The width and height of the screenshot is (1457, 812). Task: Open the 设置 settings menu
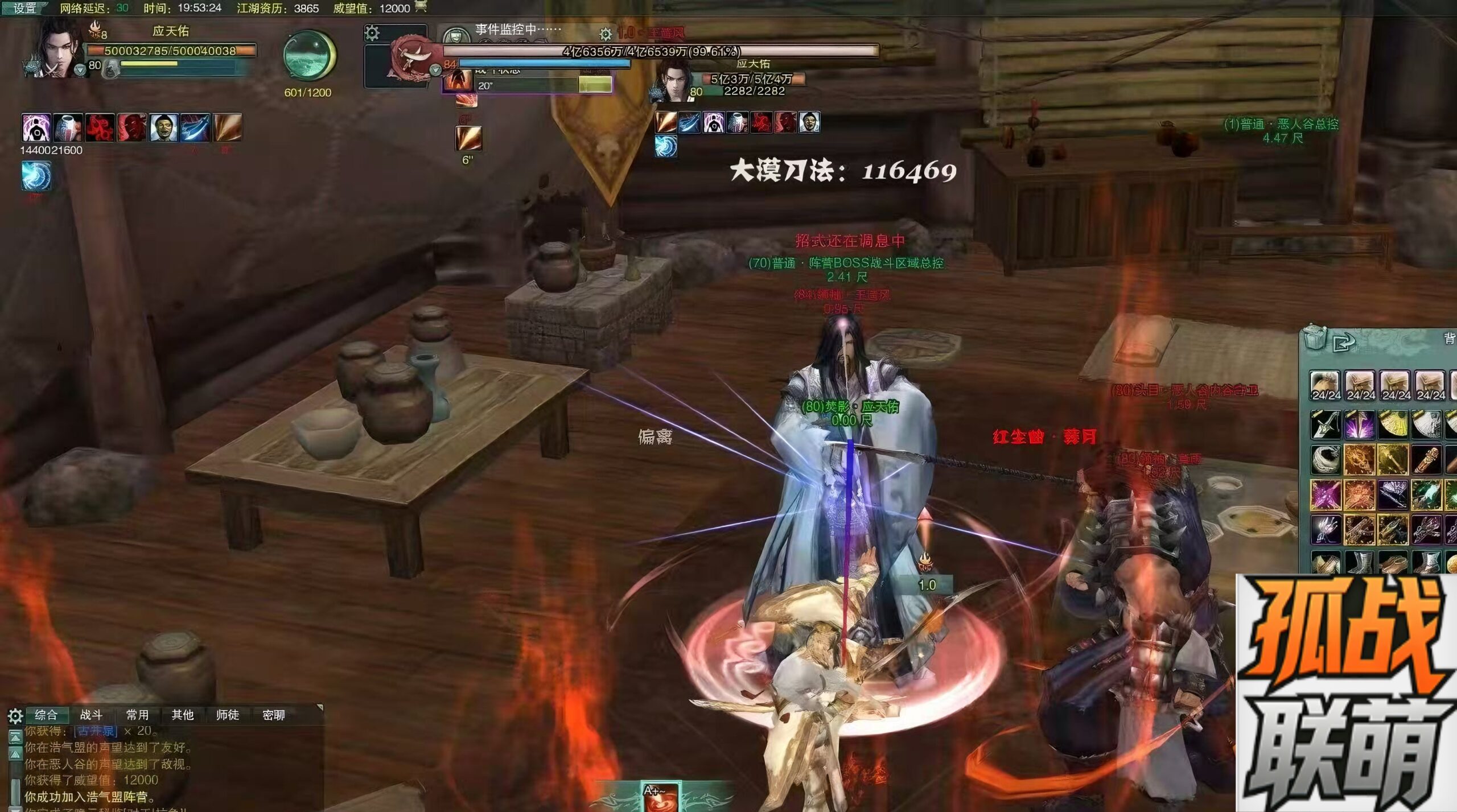click(x=24, y=8)
